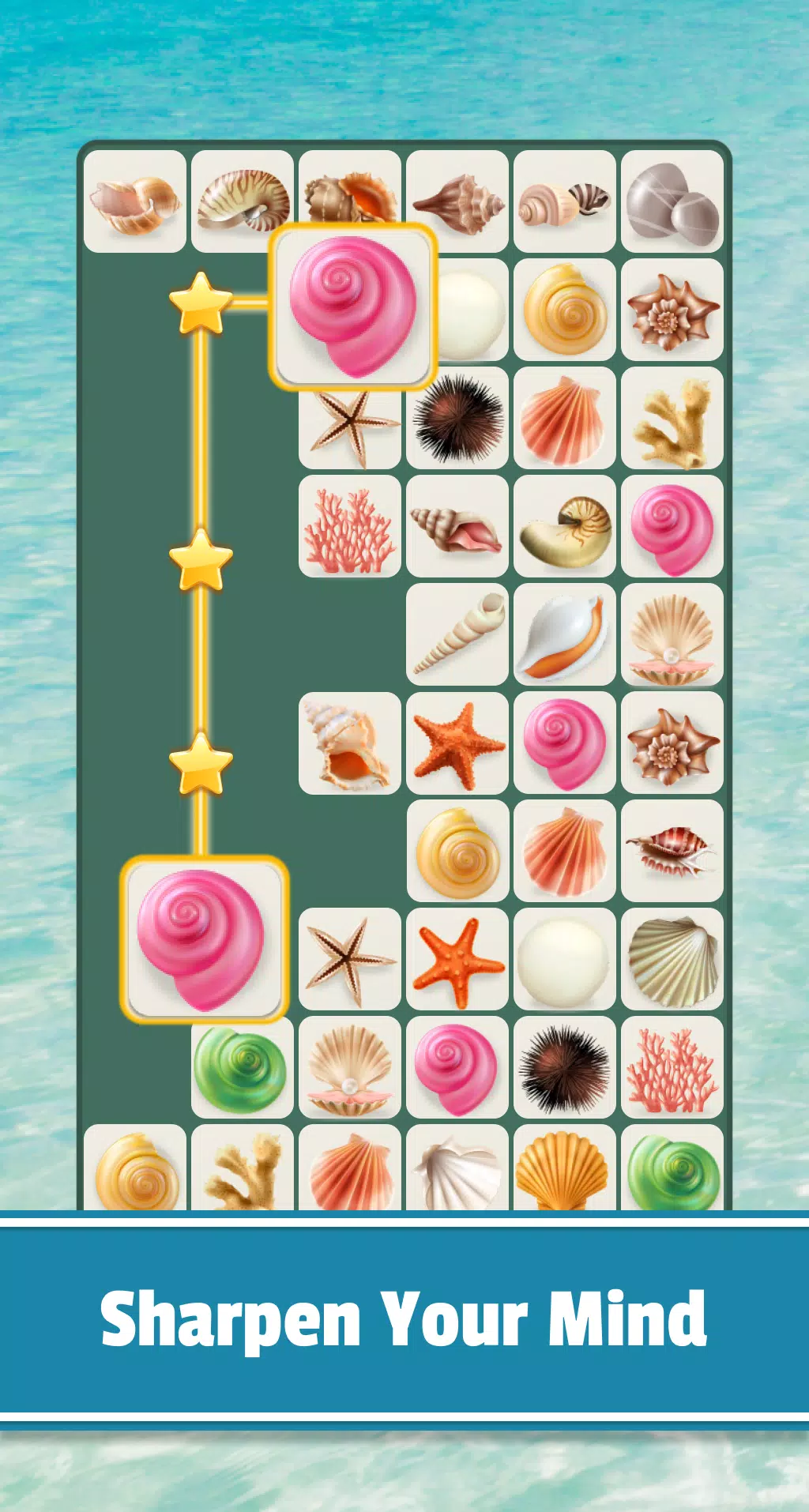Choose the striped nautilus shell tile
Image resolution: width=809 pixels, height=1512 pixels.
point(243,201)
